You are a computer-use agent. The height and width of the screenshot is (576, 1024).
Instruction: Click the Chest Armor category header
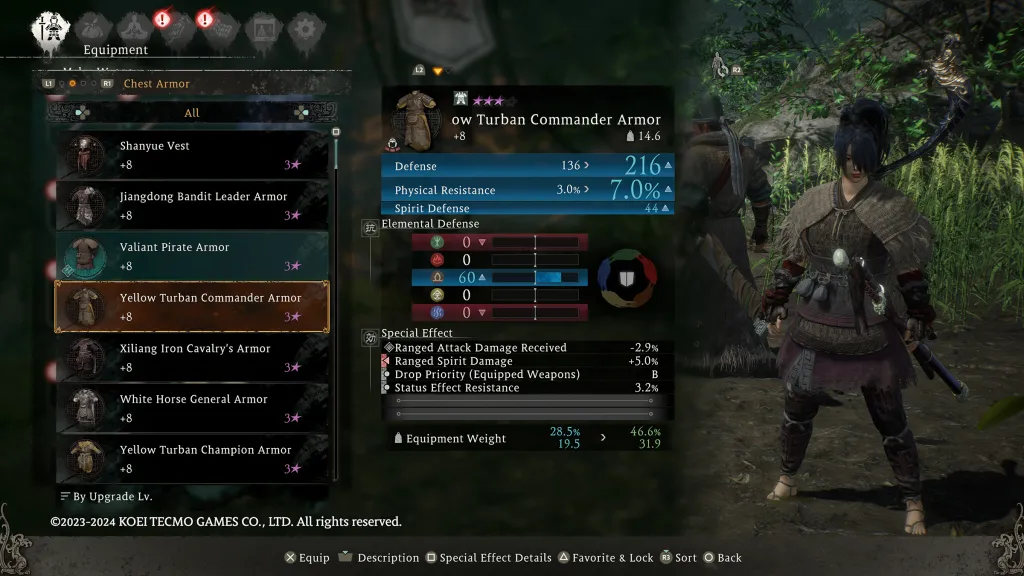156,84
